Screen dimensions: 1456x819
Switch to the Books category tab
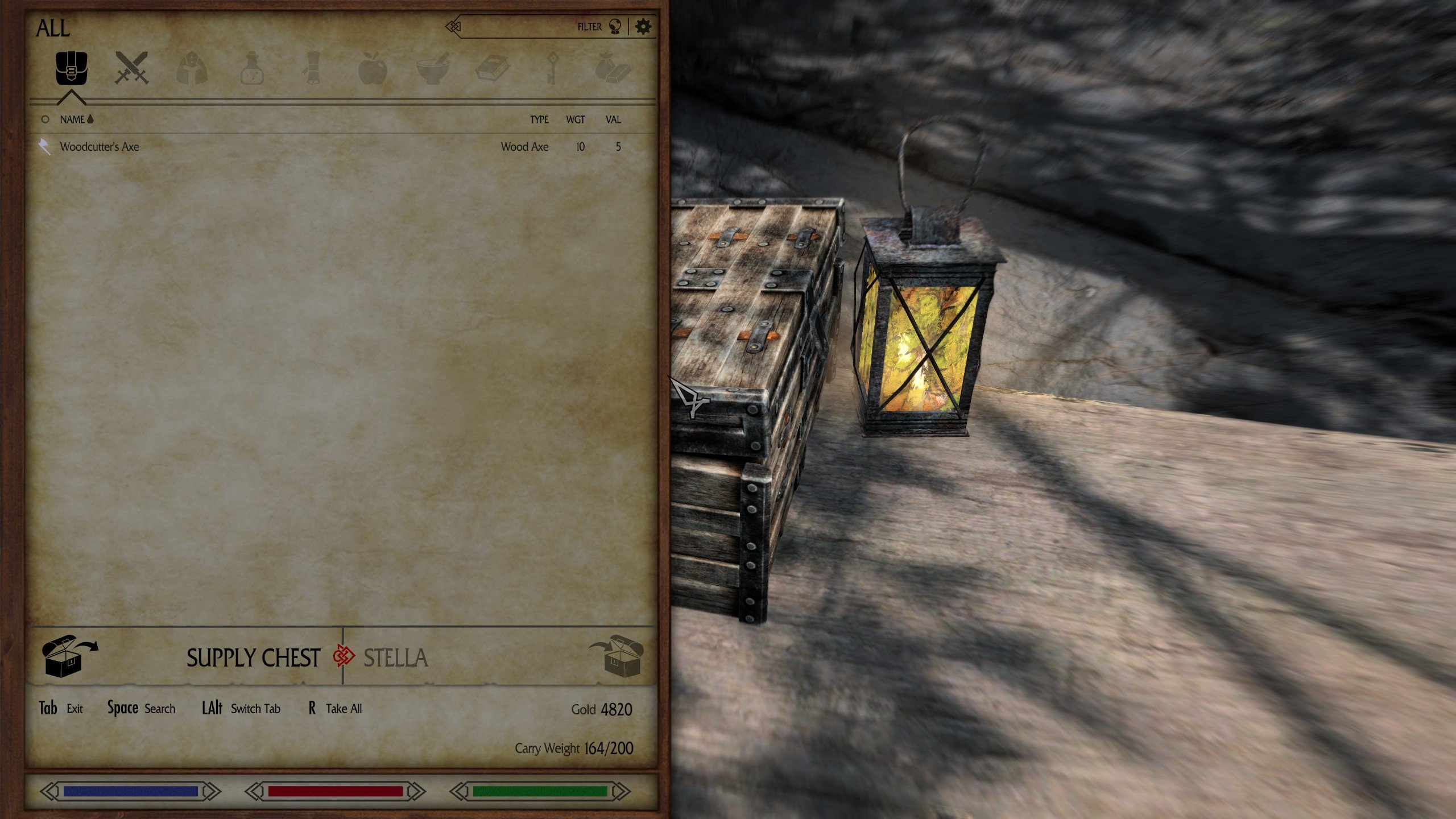pyautogui.click(x=493, y=68)
